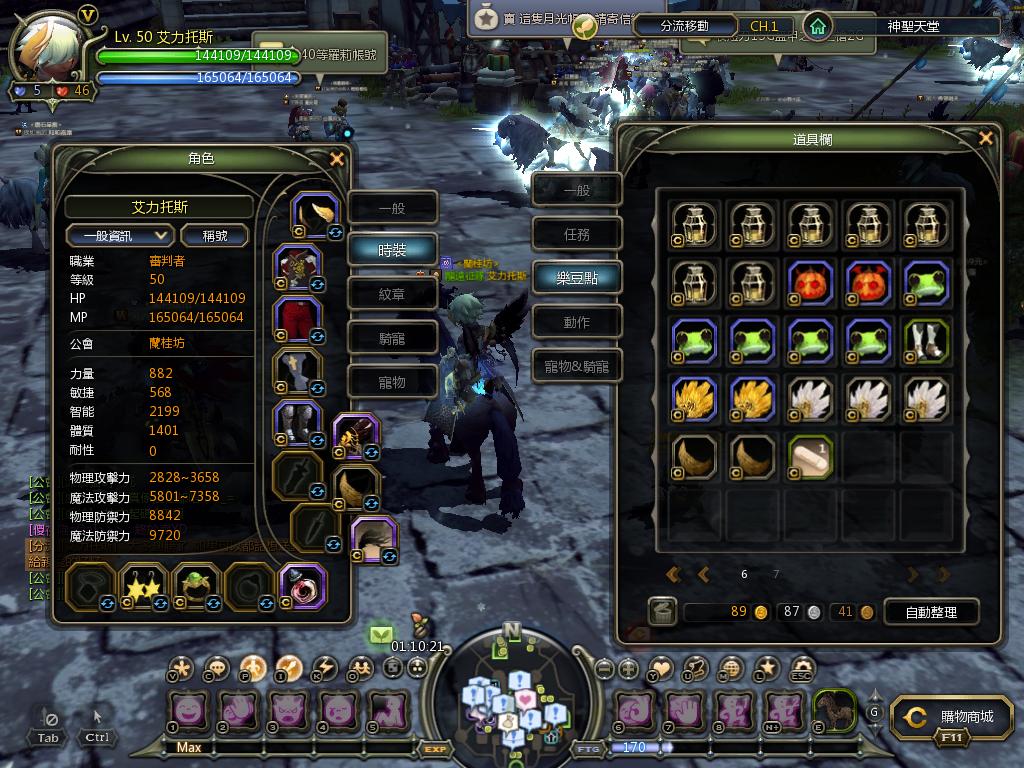Select the red costume pants slot
The width and height of the screenshot is (1024, 768).
(x=298, y=318)
